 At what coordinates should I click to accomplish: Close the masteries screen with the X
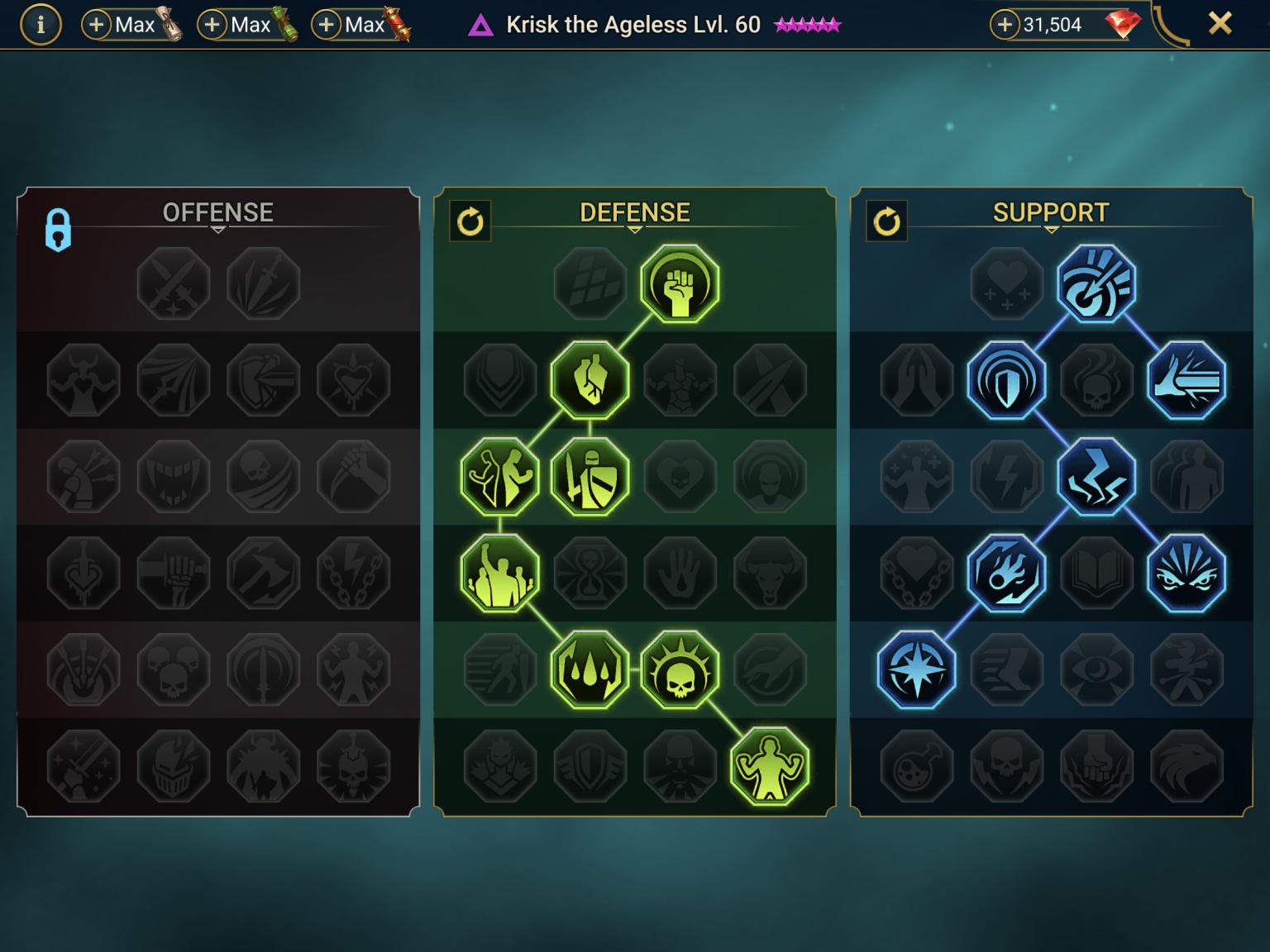click(x=1220, y=23)
